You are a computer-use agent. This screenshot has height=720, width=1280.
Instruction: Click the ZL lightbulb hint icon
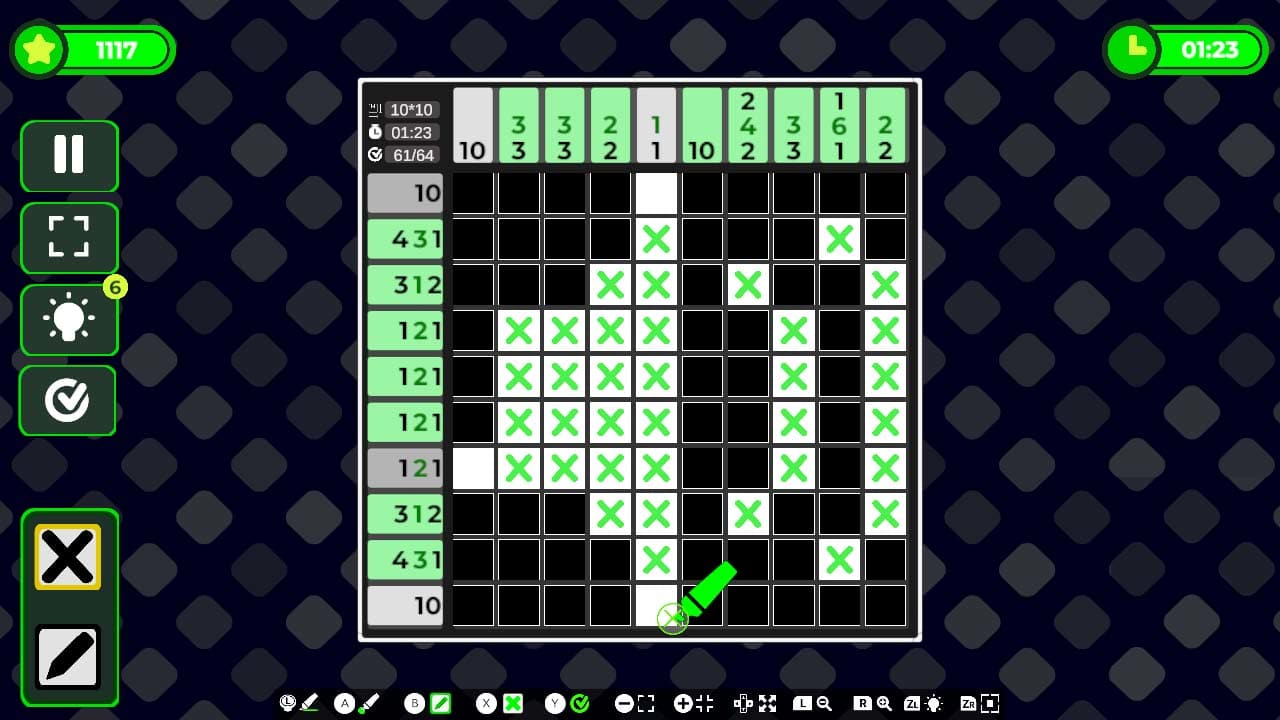pyautogui.click(x=934, y=703)
